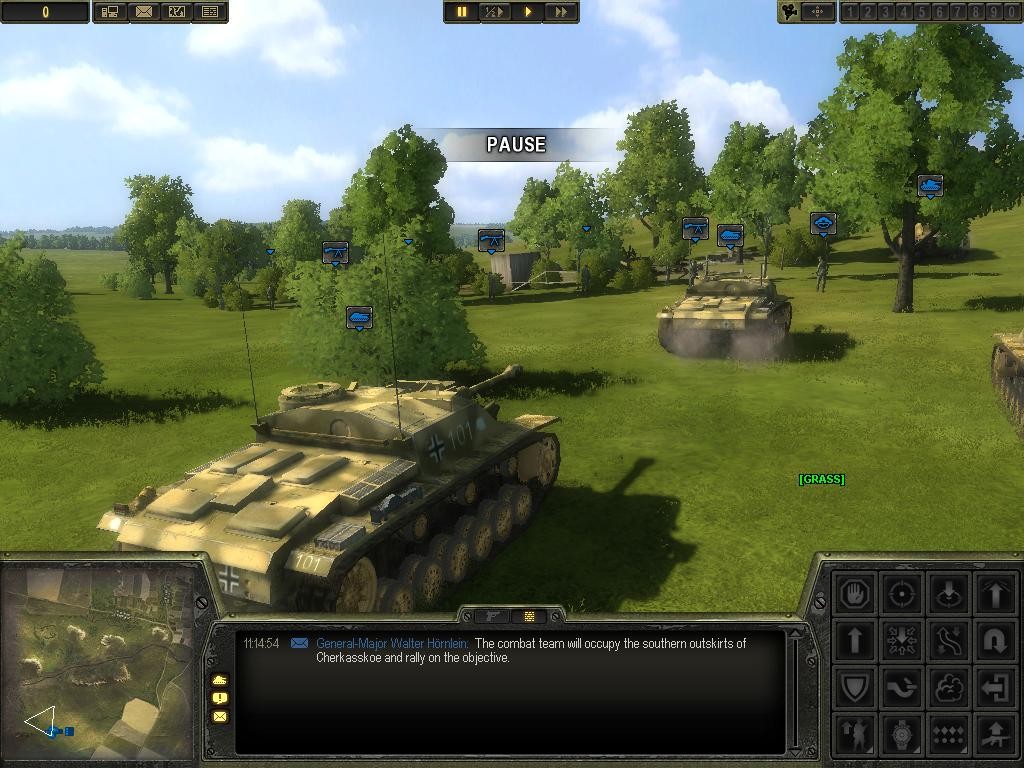Toggle the exclamation alert message filter
Screen dimensions: 1024x768
[220, 698]
